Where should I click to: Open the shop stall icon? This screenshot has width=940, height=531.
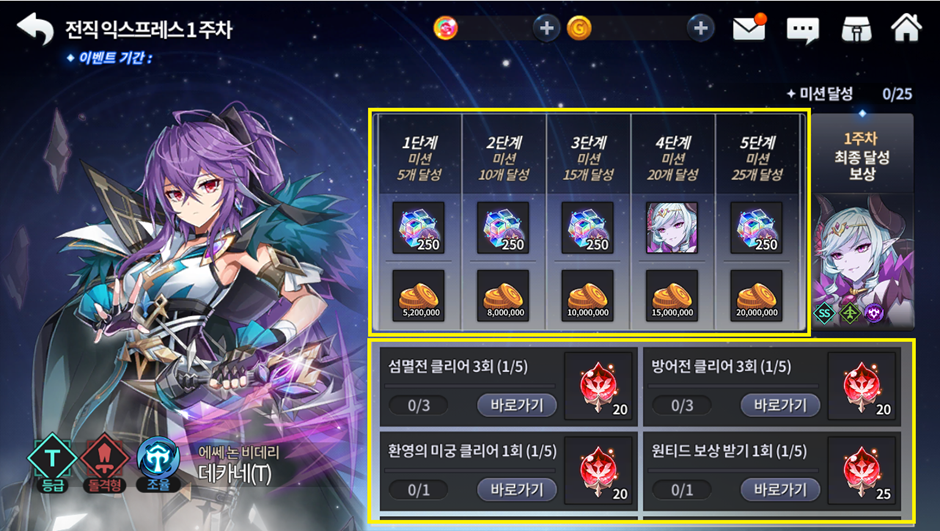855,28
